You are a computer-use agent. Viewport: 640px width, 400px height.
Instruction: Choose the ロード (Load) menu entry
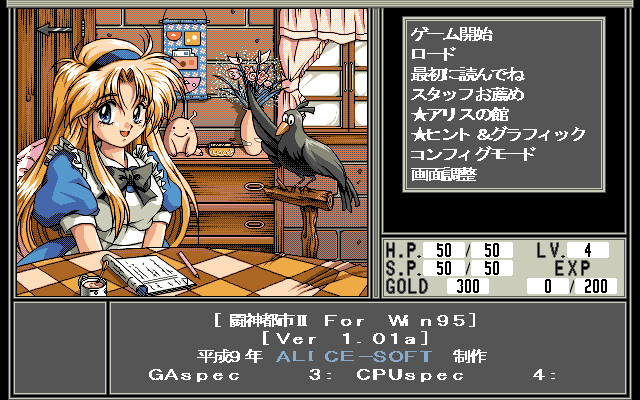[433, 54]
